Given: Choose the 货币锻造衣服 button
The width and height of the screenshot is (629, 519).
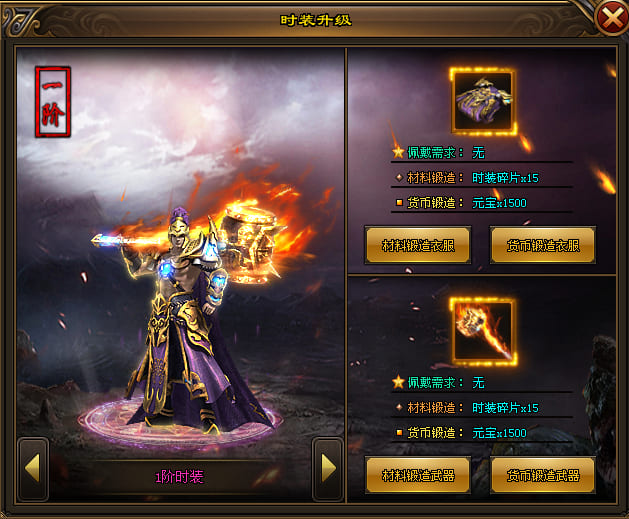Looking at the screenshot, I should click(x=542, y=245).
